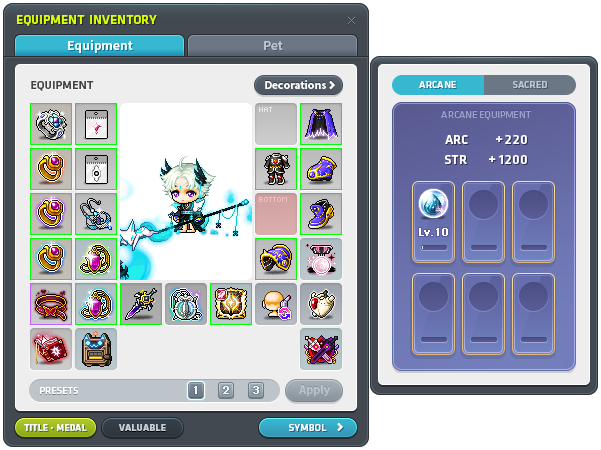
Task: Switch to the Sacred symbols tab
Action: click(529, 85)
